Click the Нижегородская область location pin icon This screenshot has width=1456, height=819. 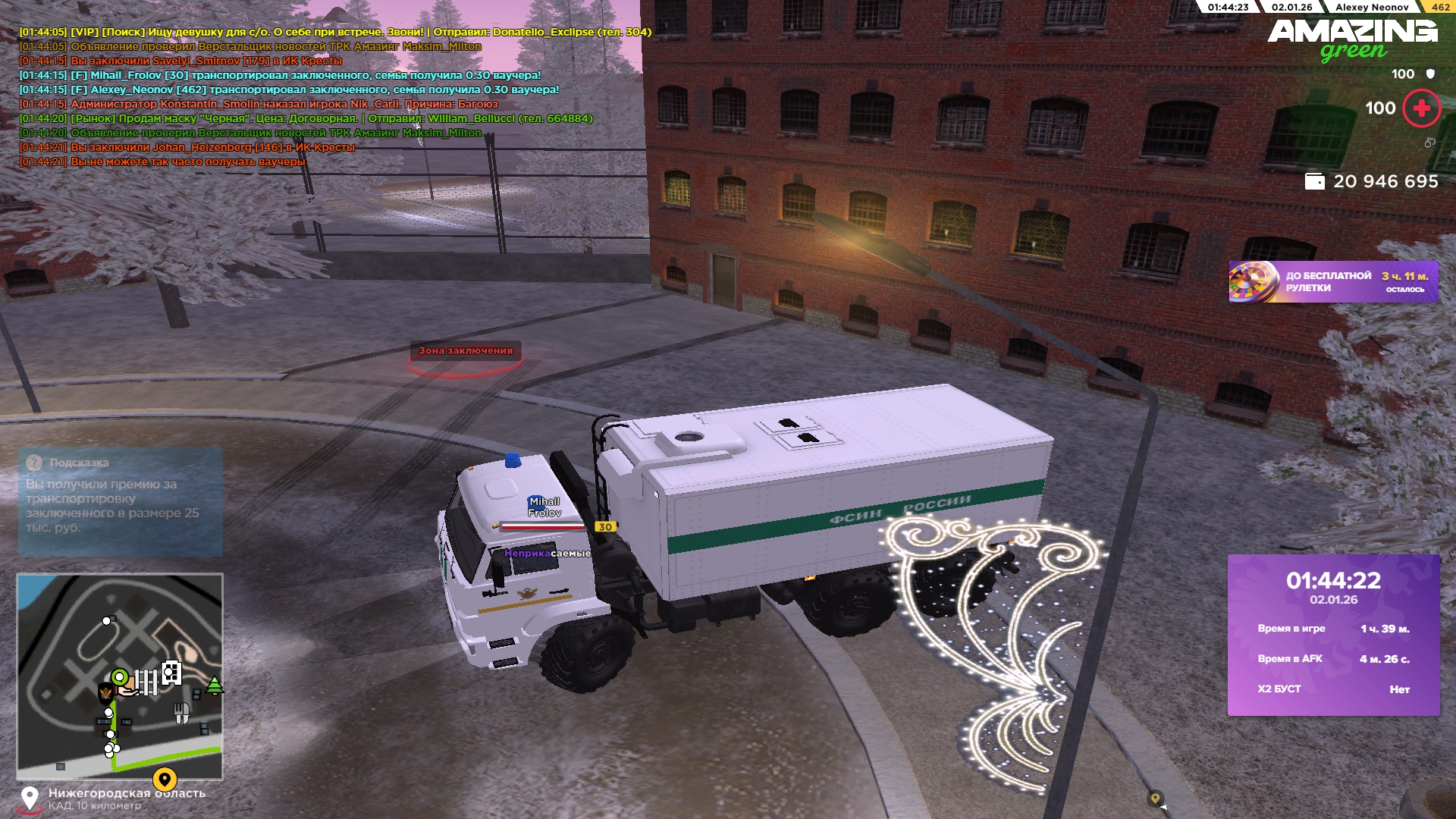point(30,799)
